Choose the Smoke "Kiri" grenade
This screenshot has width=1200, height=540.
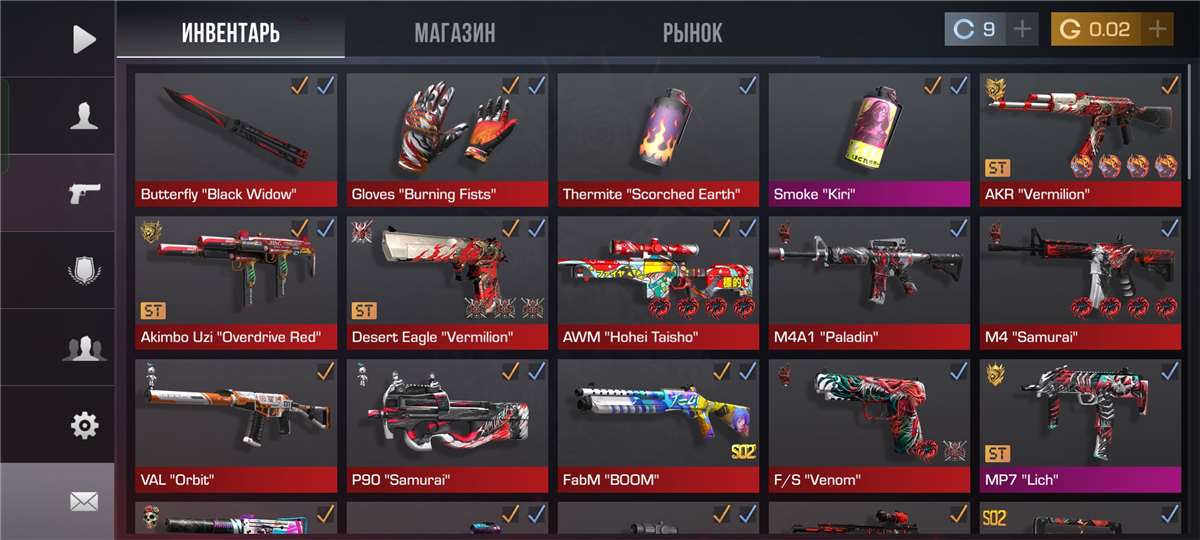point(869,138)
